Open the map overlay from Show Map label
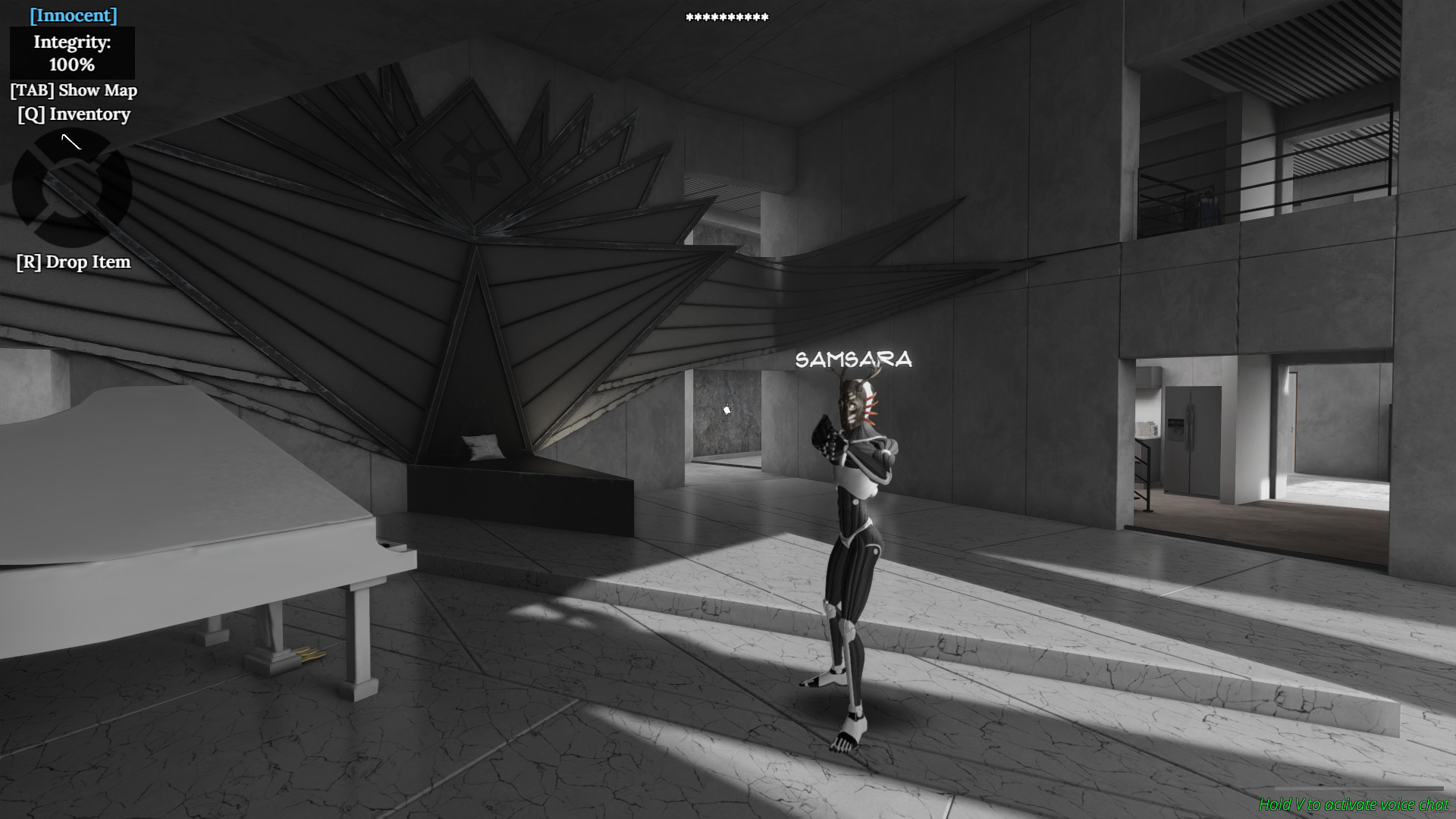The image size is (1456, 819). (x=74, y=90)
